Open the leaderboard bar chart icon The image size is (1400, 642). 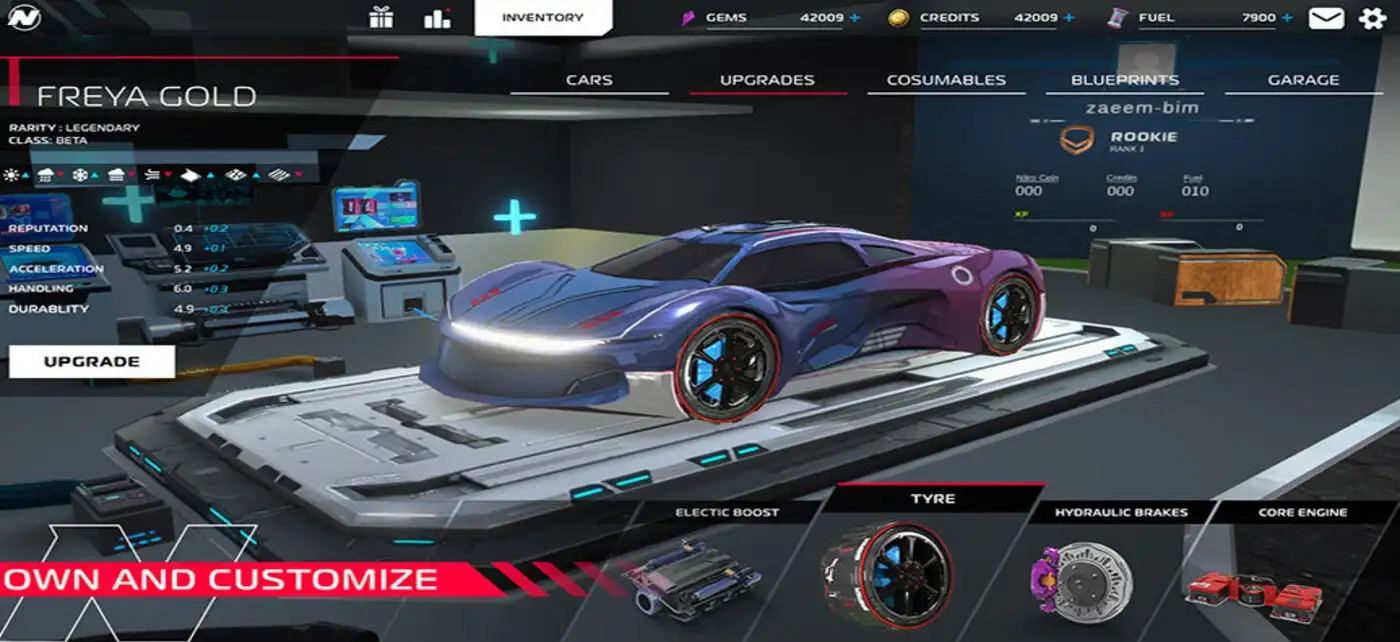coord(437,17)
